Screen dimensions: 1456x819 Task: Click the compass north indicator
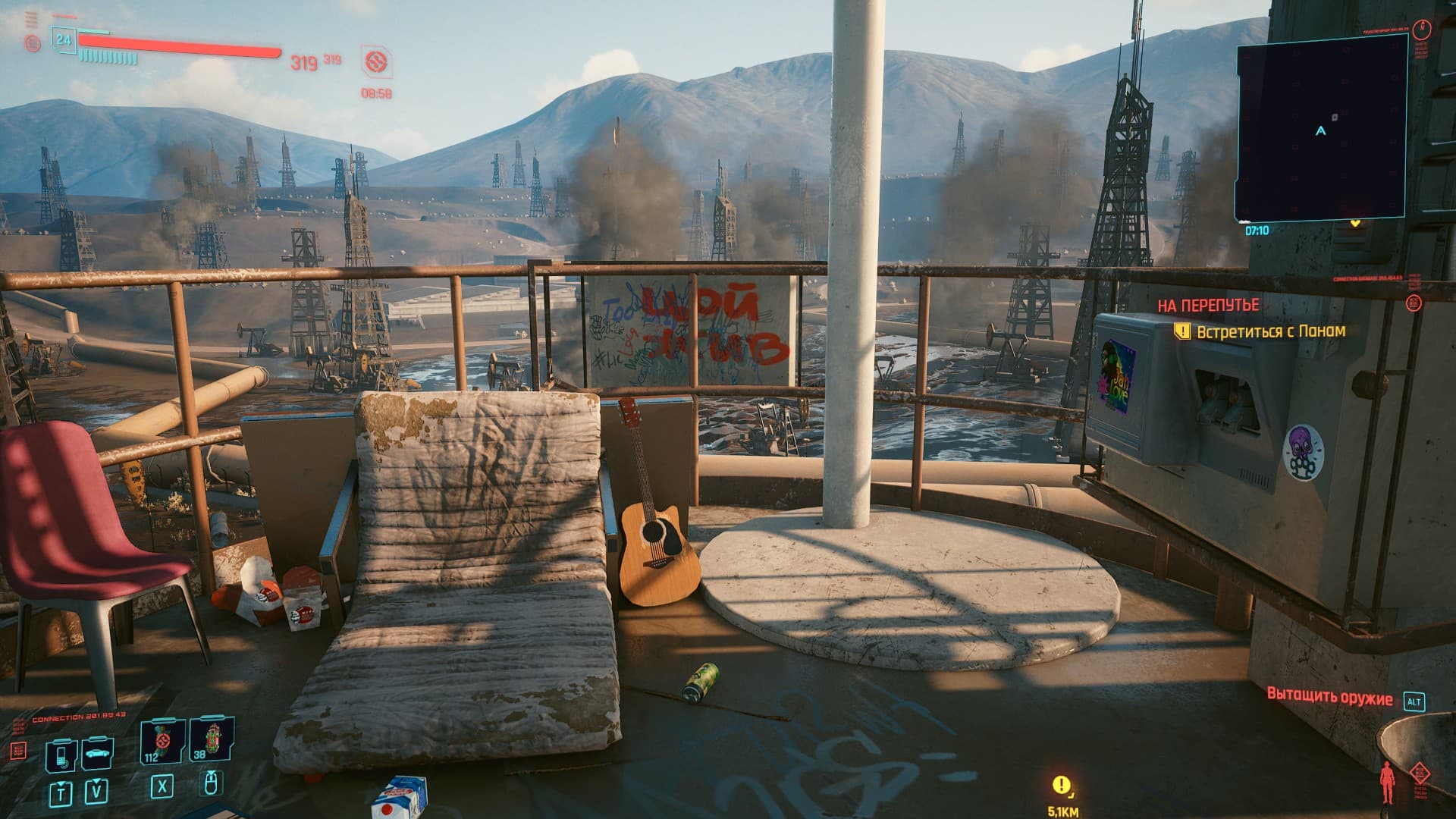(1421, 30)
